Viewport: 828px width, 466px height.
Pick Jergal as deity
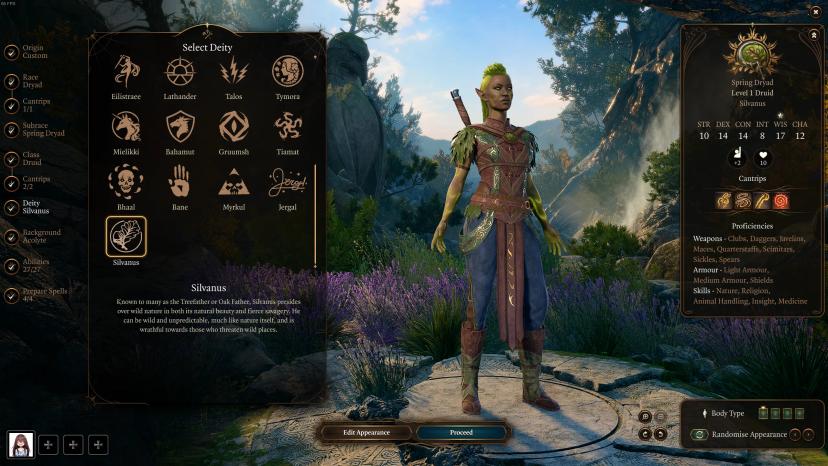click(x=288, y=181)
